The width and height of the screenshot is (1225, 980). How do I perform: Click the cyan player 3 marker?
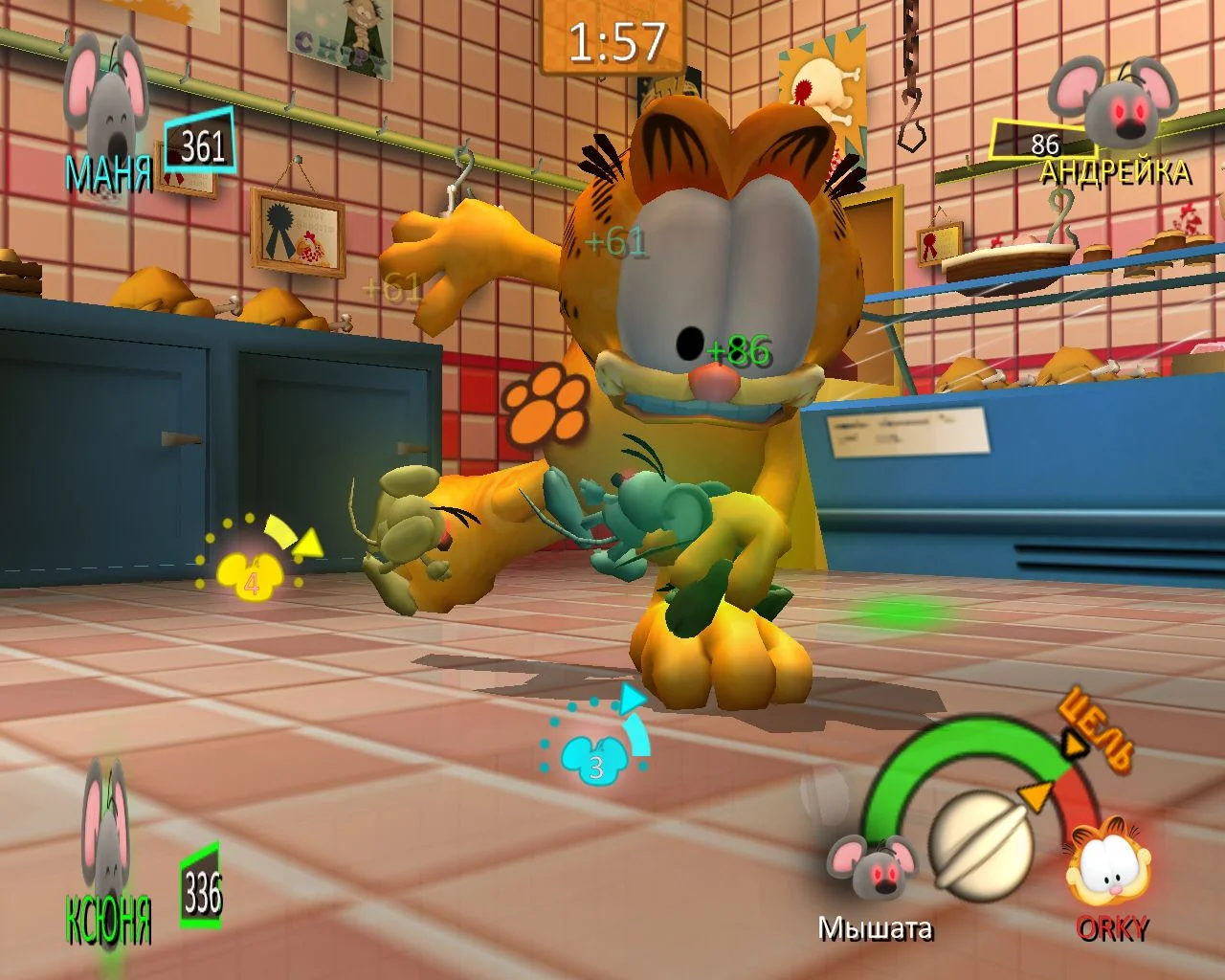point(594,756)
